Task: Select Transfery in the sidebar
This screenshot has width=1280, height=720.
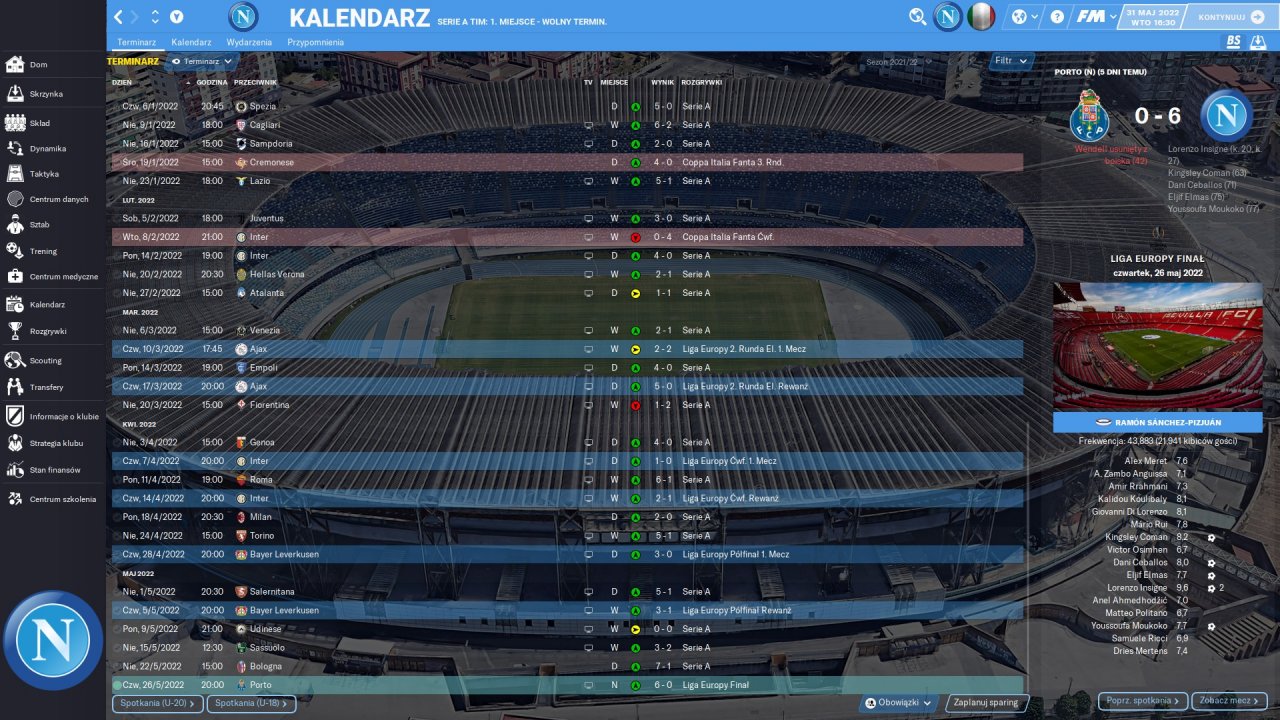Action: click(x=46, y=387)
